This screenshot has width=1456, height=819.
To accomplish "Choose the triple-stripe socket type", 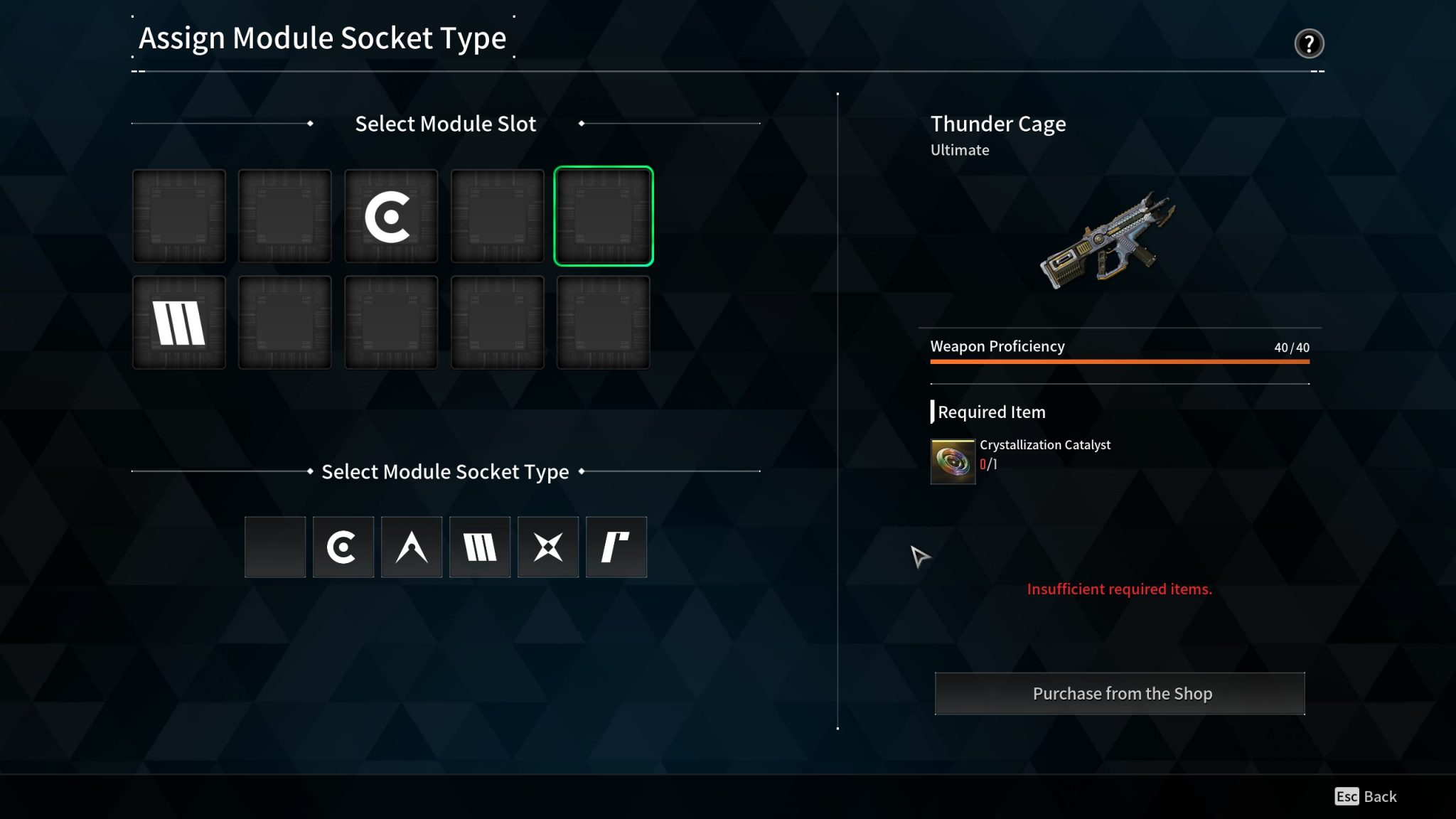I will point(480,547).
